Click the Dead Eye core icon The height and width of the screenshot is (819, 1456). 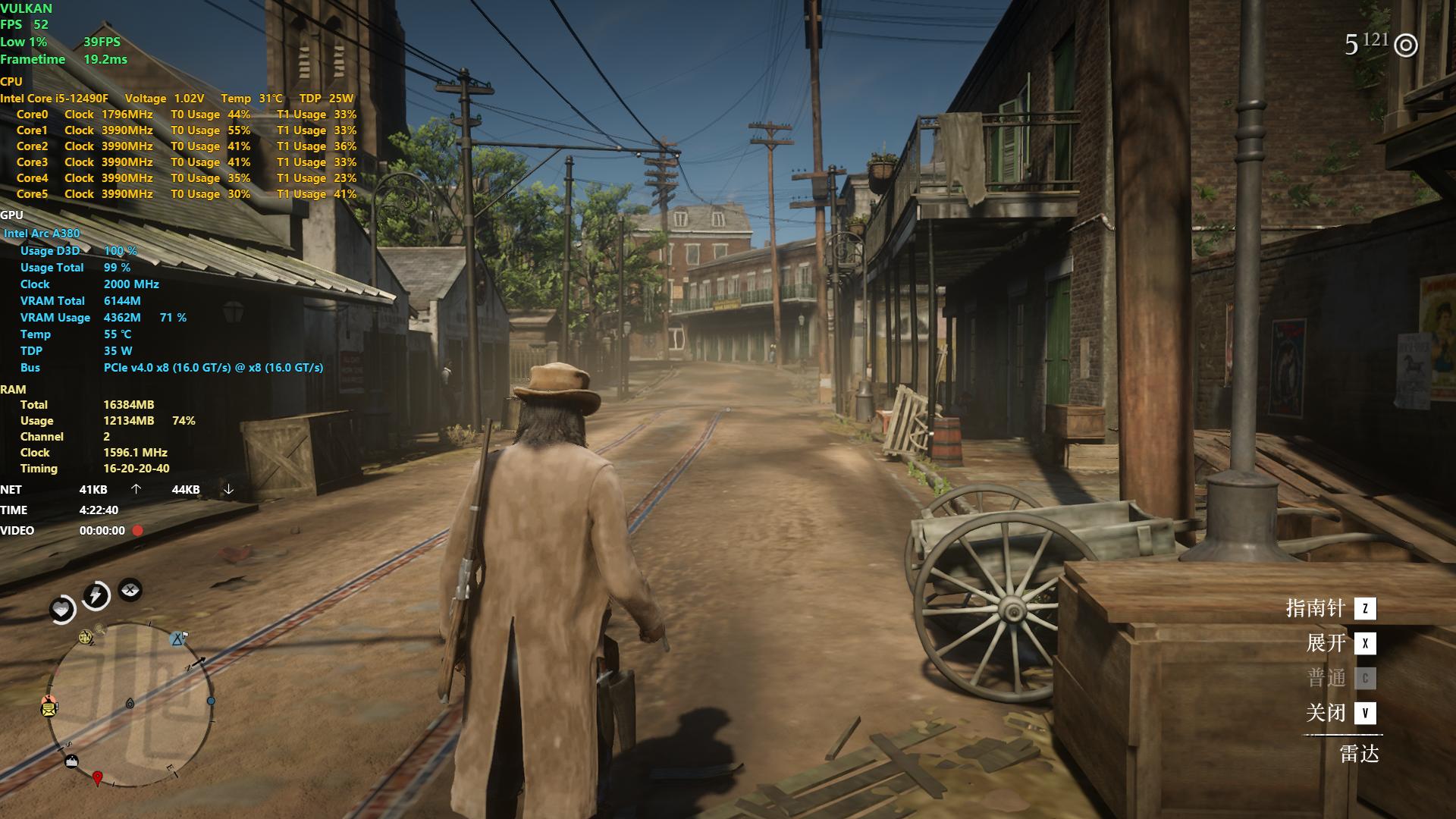[130, 589]
